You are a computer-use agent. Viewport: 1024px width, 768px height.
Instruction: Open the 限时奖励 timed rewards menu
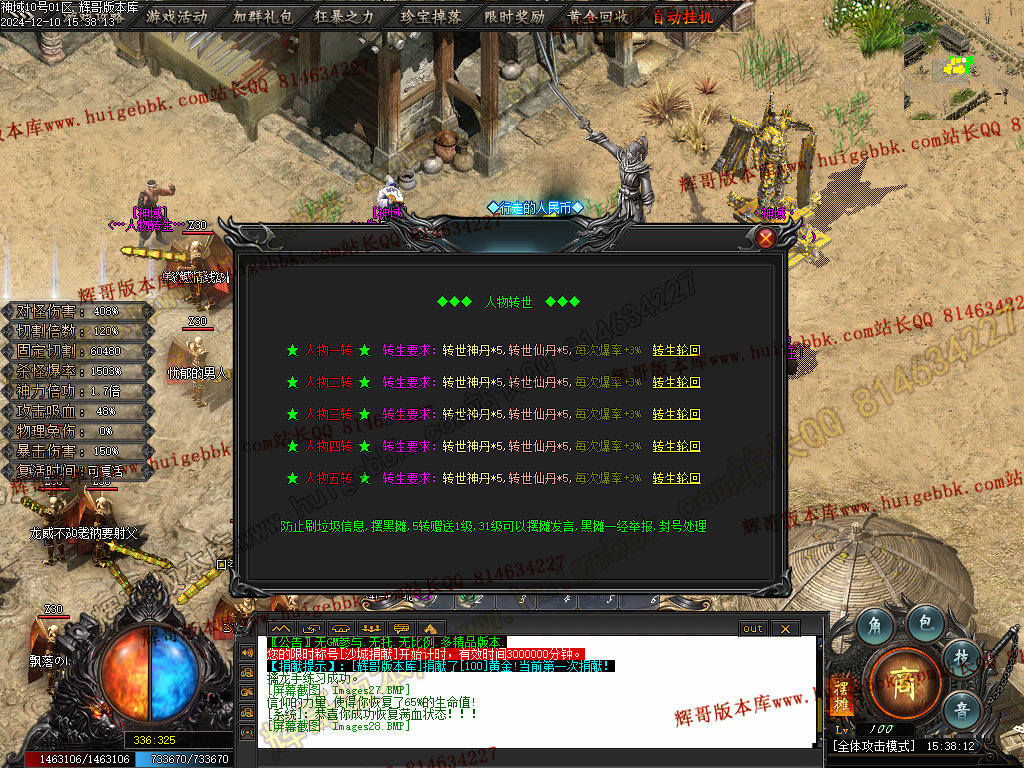tap(515, 16)
